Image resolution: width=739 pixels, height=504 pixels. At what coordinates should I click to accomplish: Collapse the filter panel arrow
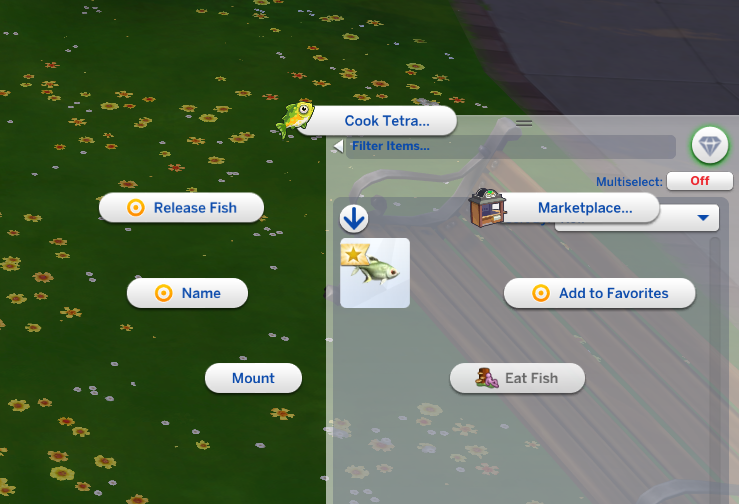coord(338,147)
